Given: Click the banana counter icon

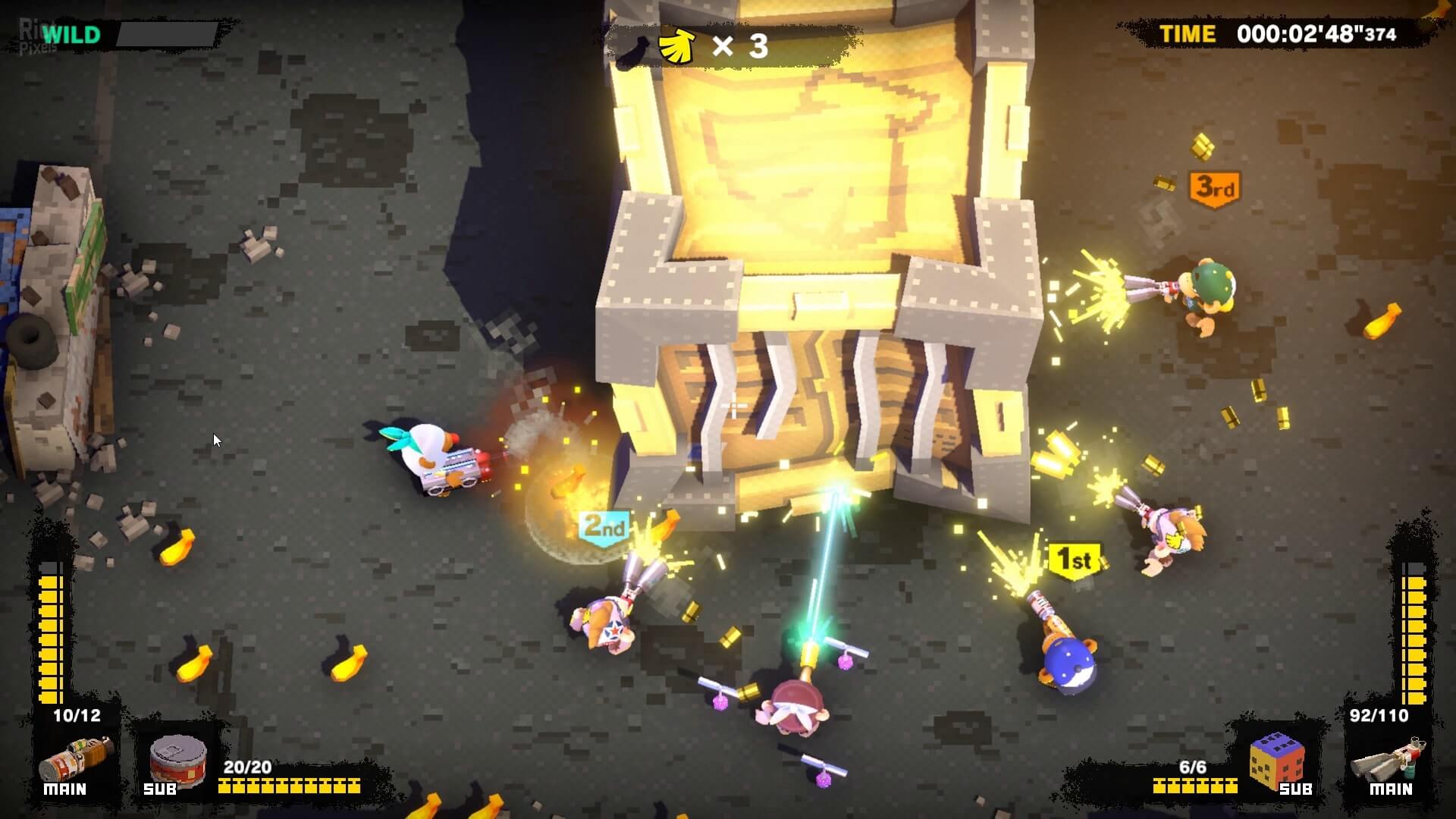Looking at the screenshot, I should pyautogui.click(x=677, y=46).
